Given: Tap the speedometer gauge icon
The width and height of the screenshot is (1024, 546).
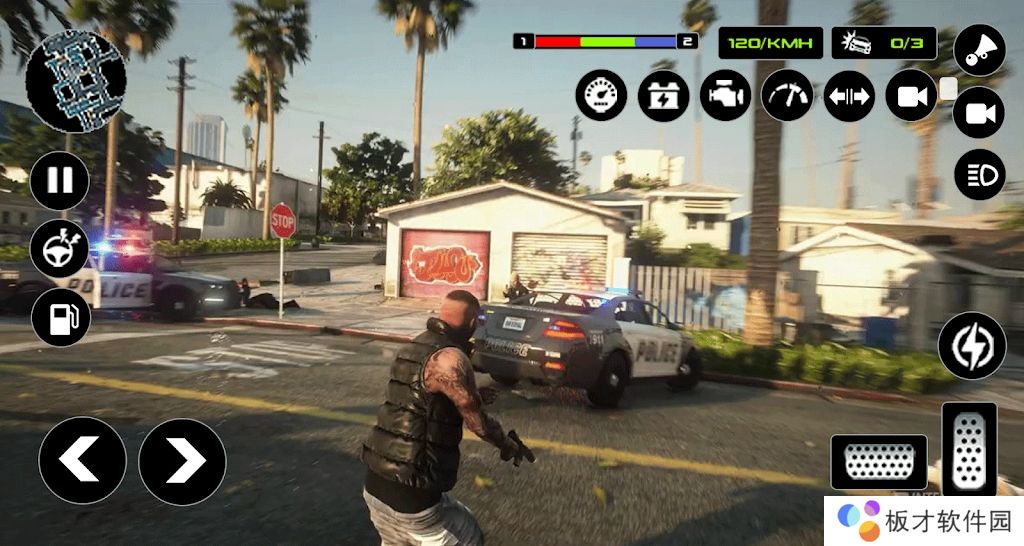Looking at the screenshot, I should coord(601,96).
